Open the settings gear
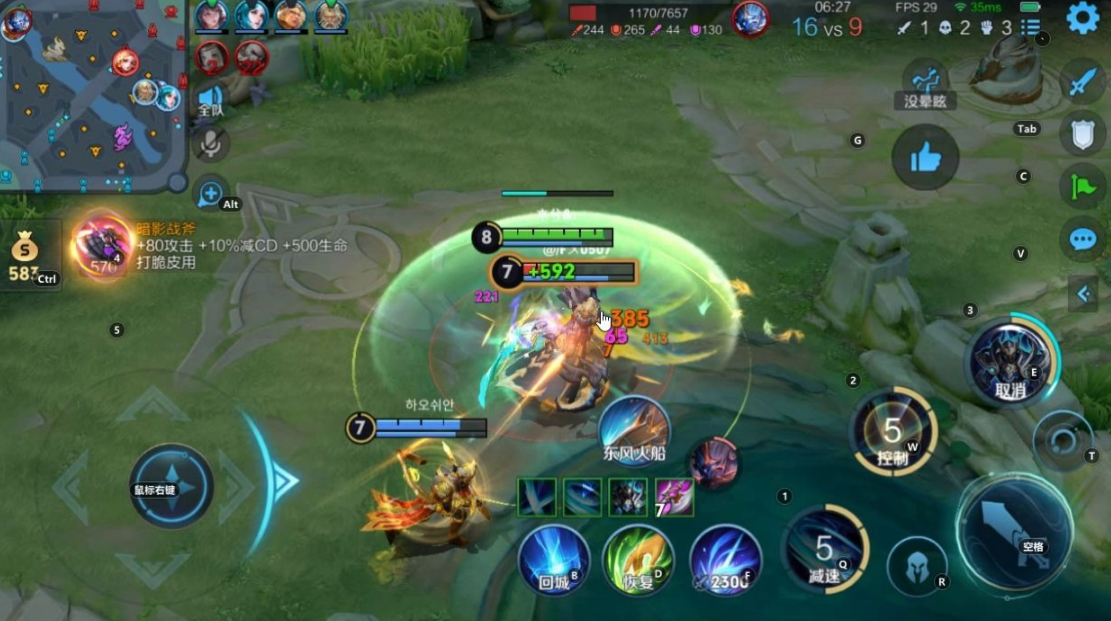Screen dimensions: 1111x621 click(x=1083, y=18)
